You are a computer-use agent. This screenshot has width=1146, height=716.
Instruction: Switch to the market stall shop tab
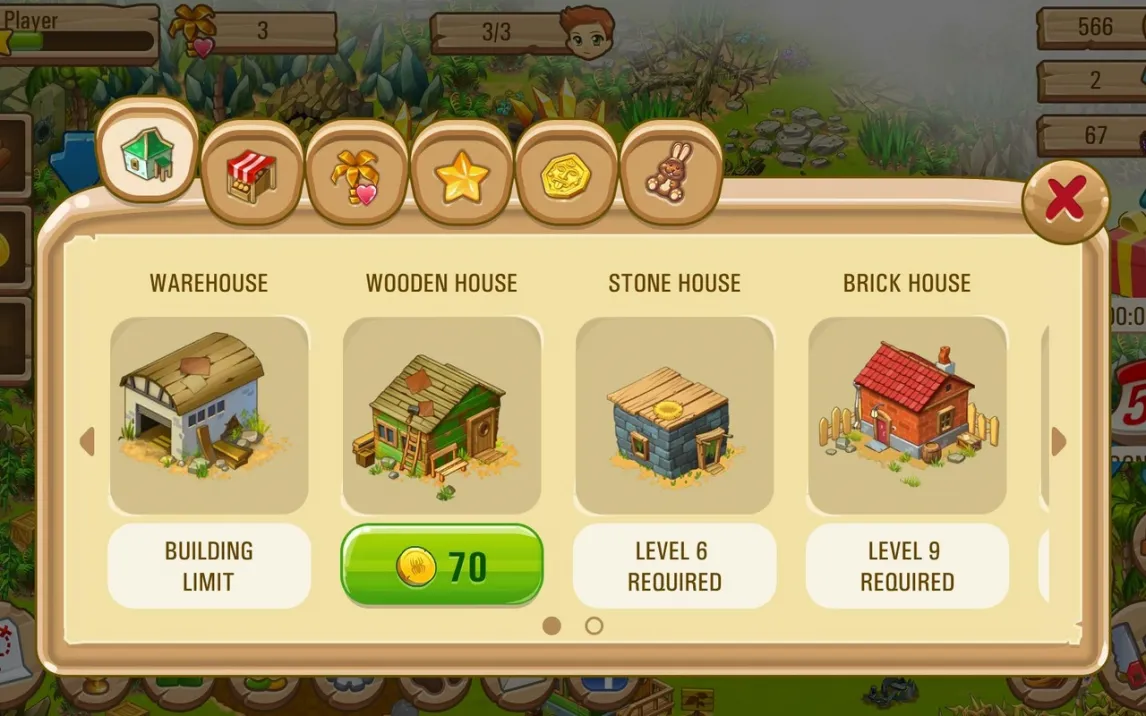[252, 173]
